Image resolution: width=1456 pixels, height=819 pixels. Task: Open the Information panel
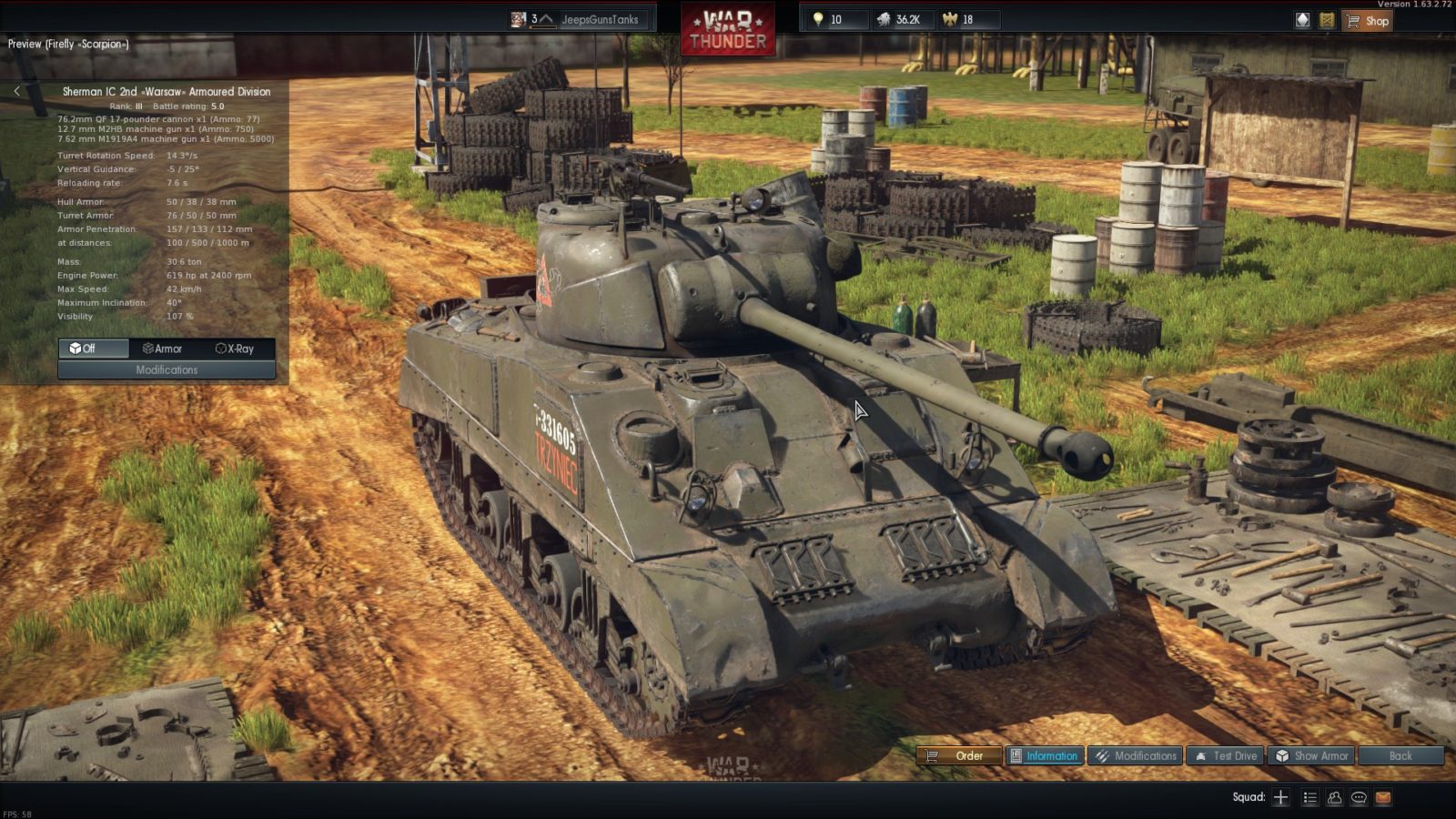pos(1045,755)
